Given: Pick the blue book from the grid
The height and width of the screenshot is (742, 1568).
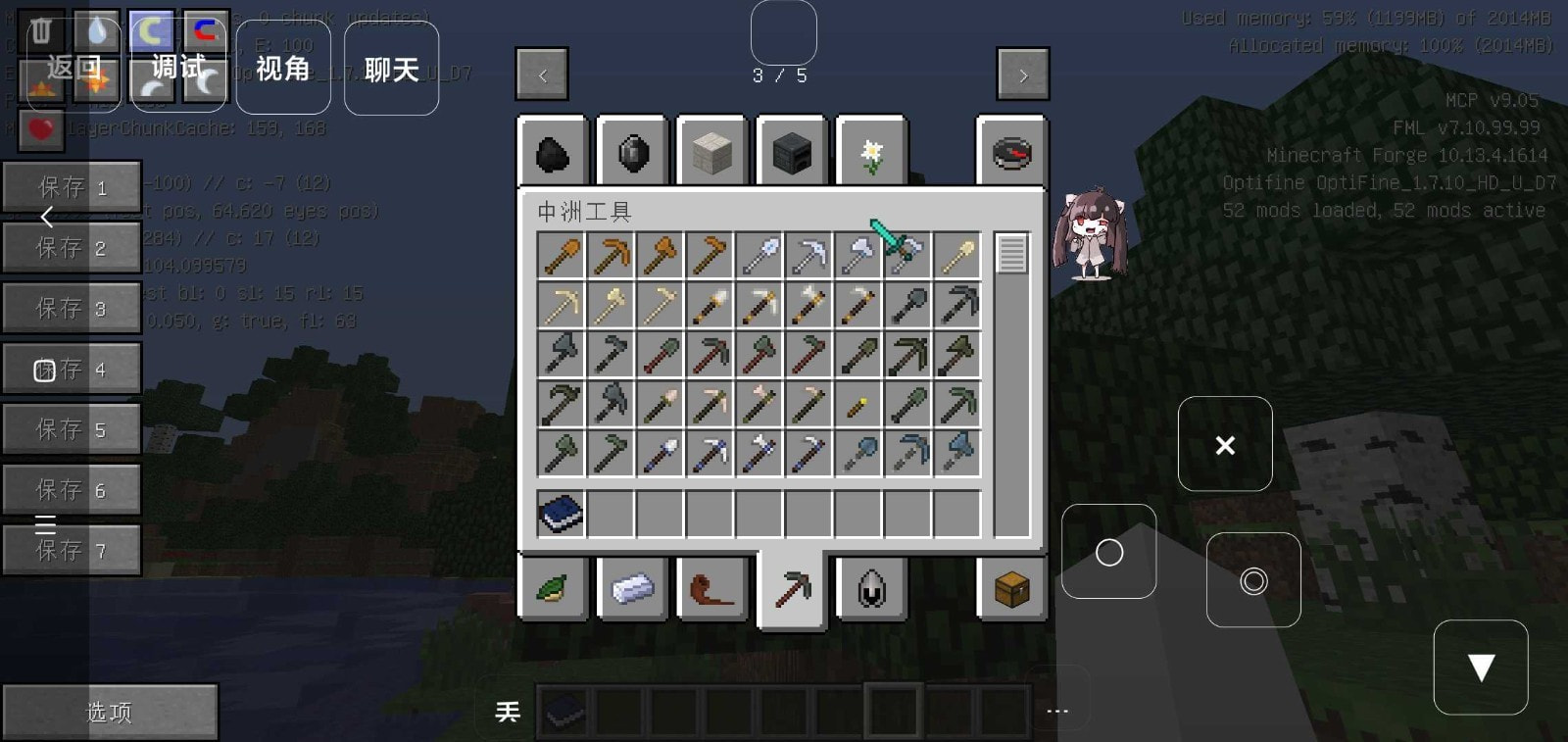Looking at the screenshot, I should 562,515.
